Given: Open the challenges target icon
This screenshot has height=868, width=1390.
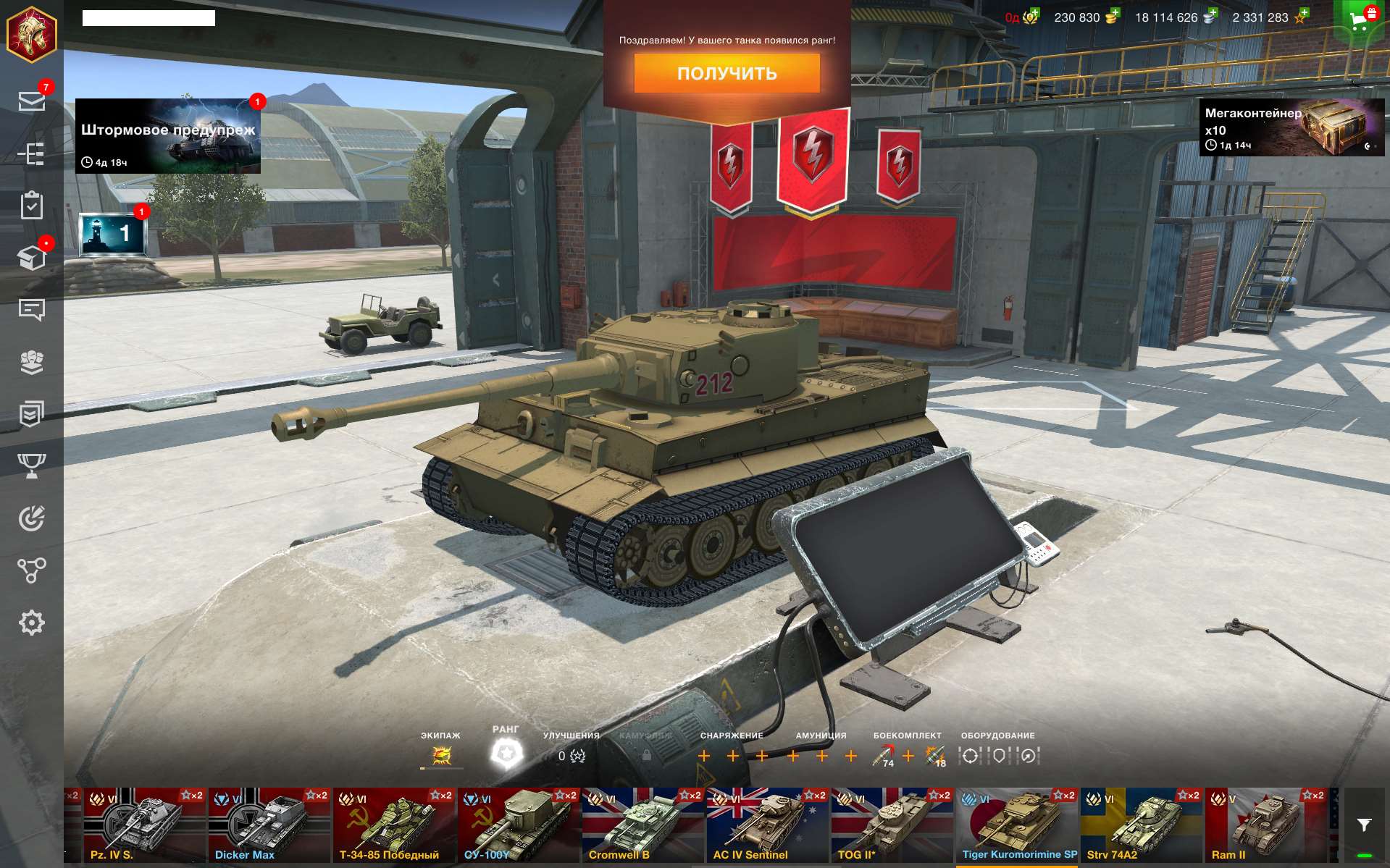Looking at the screenshot, I should [33, 518].
